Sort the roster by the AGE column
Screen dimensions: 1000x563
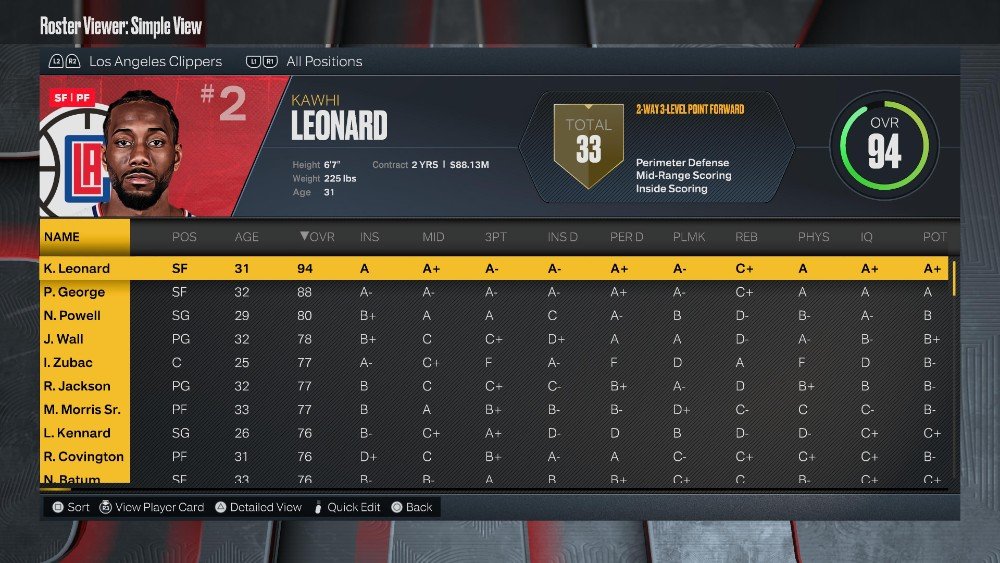click(246, 237)
